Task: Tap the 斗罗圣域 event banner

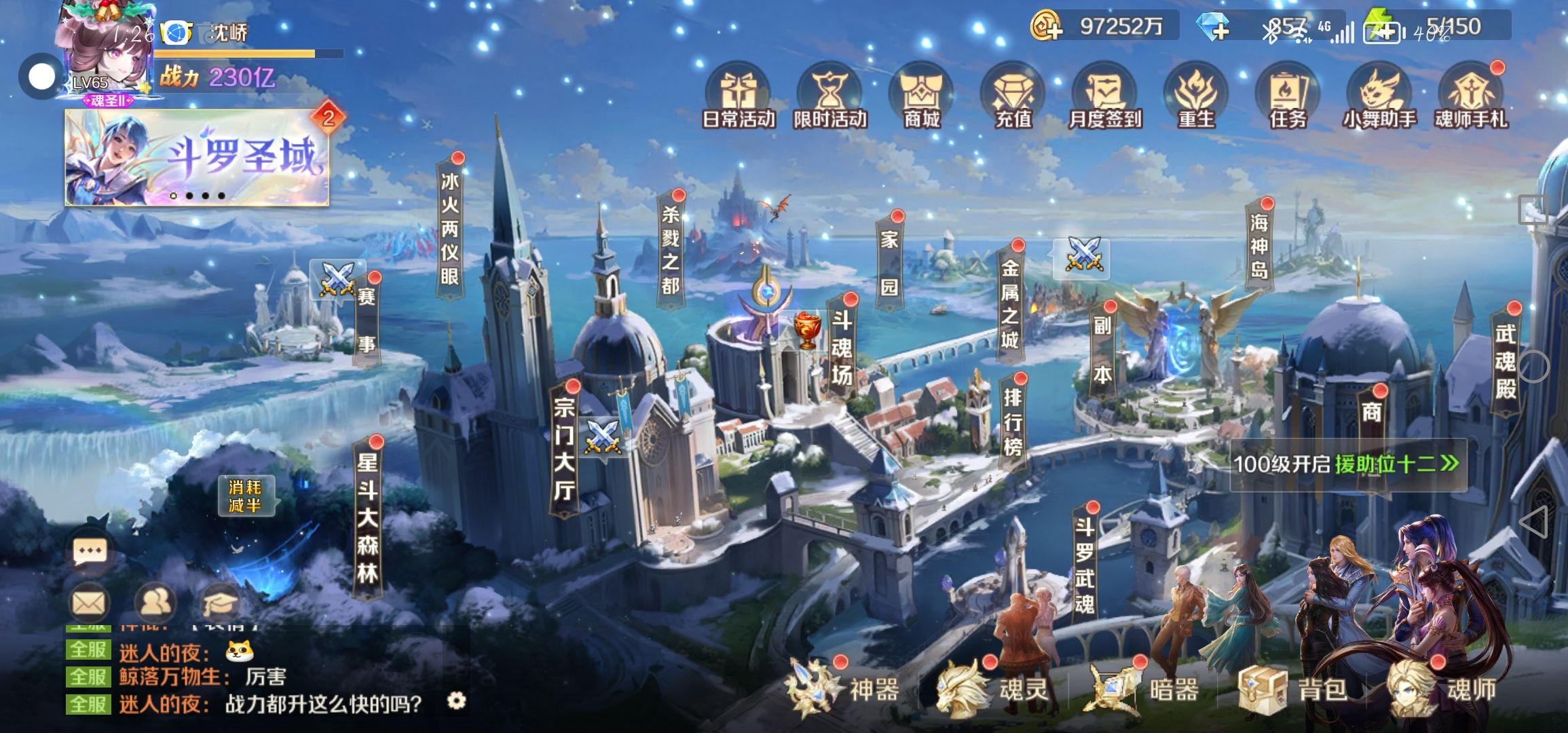Action: [197, 157]
